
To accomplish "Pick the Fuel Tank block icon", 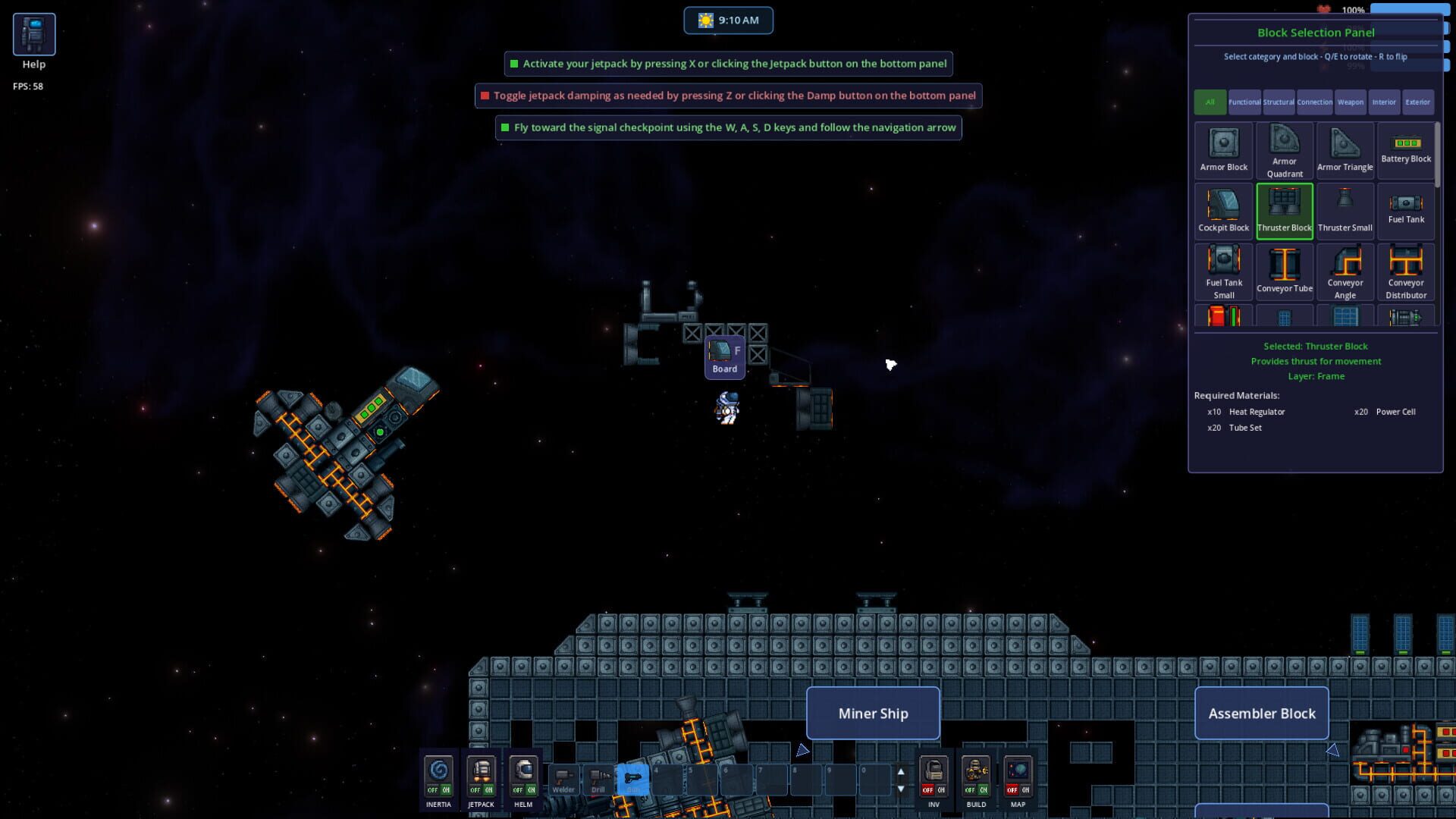I will pyautogui.click(x=1405, y=205).
